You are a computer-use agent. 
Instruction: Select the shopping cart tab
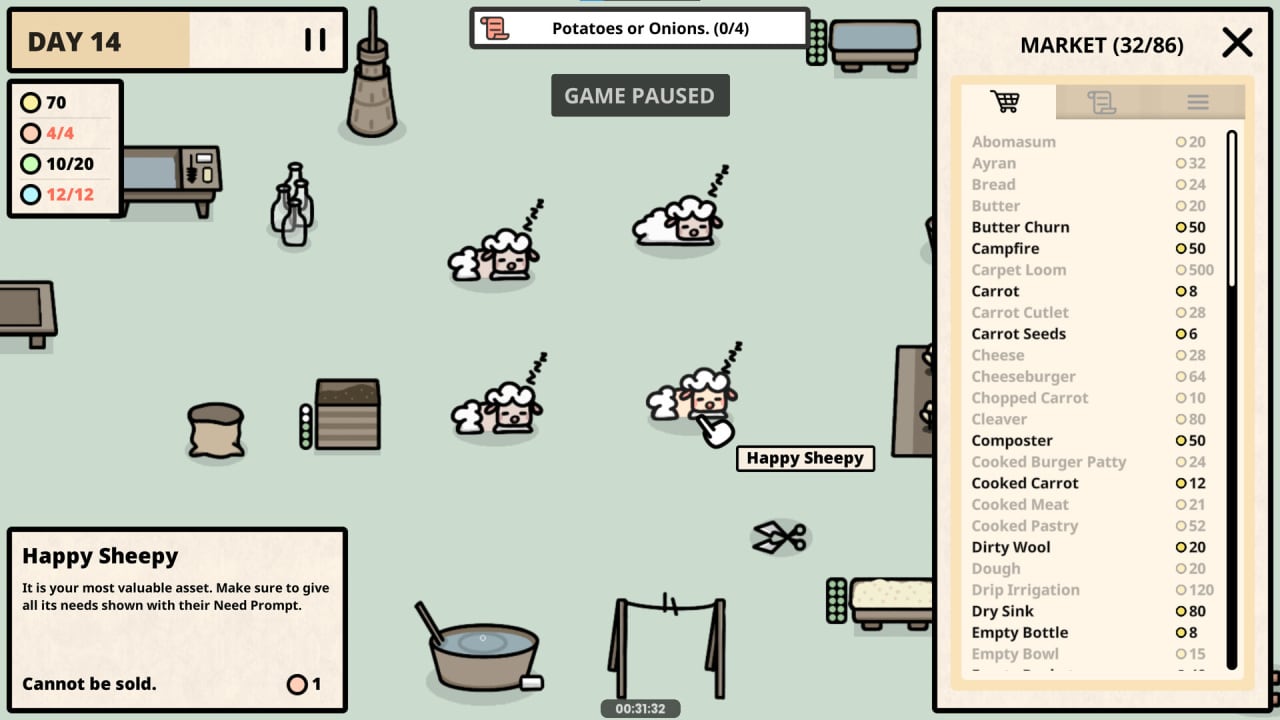click(1005, 102)
